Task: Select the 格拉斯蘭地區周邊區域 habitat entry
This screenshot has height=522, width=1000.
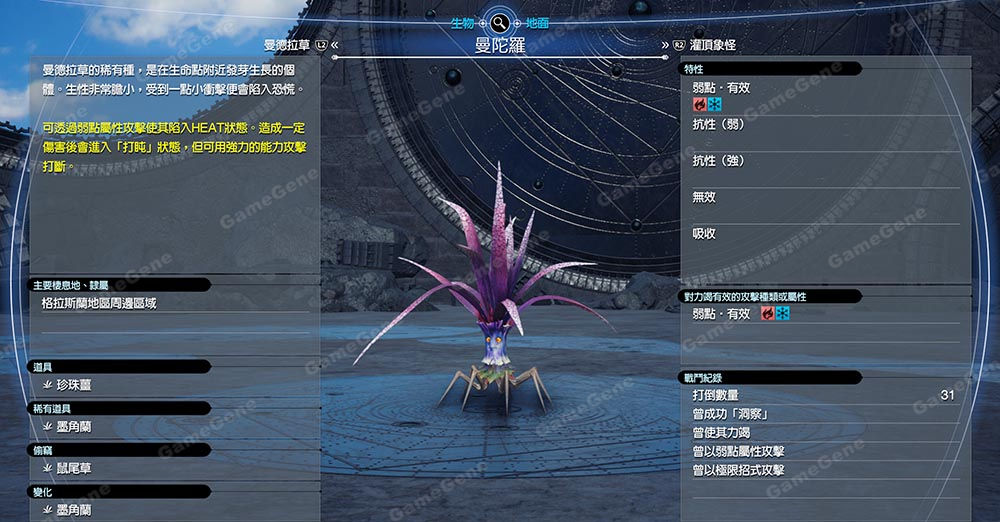Action: click(x=99, y=302)
